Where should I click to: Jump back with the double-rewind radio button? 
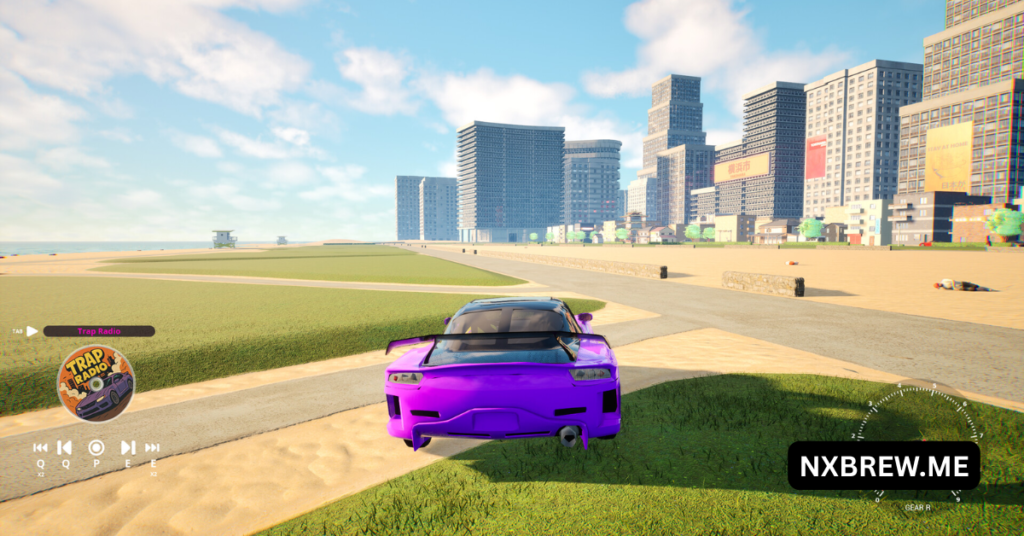40,448
